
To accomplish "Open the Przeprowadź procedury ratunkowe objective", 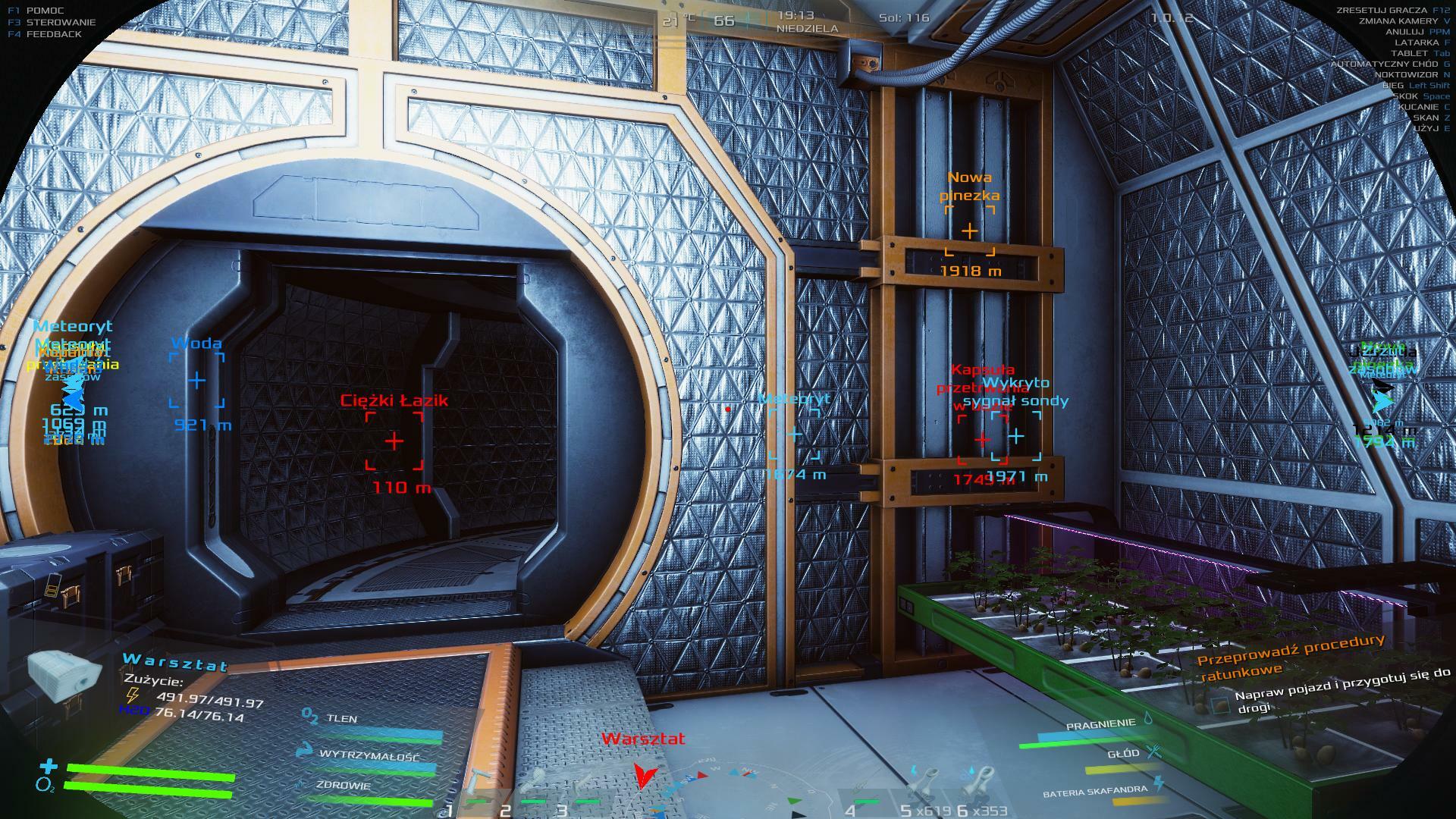I will pos(1289,655).
